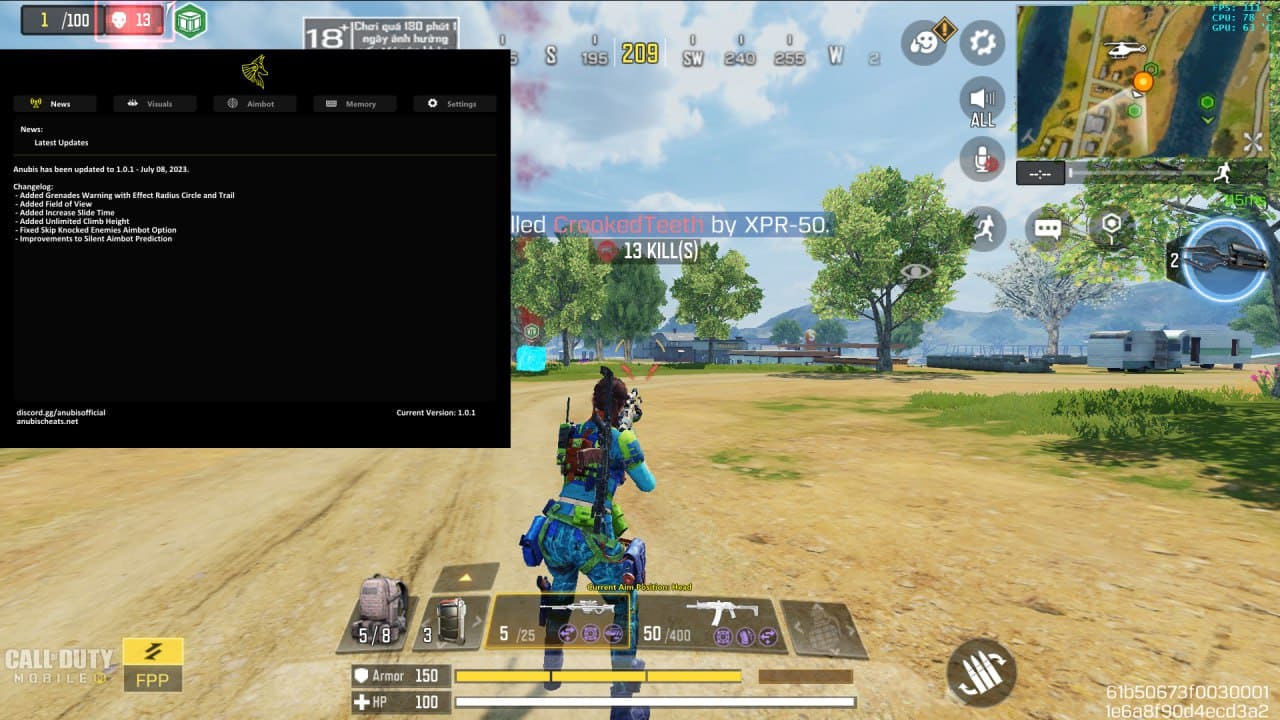Open the emote and spray wheel

924,43
